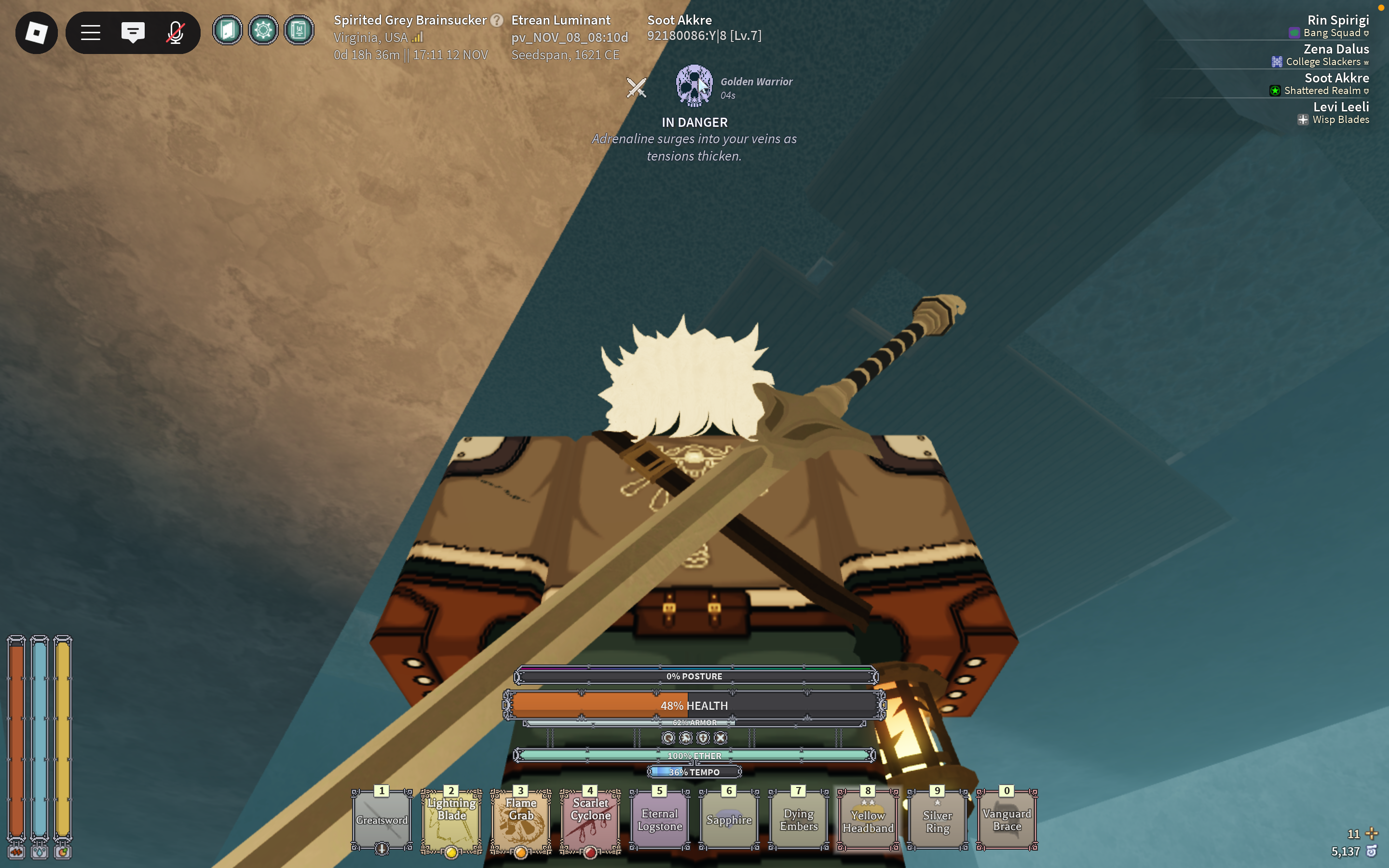Use the Scarlet Cyclone ability
The width and height of the screenshot is (1389, 868).
[590, 820]
